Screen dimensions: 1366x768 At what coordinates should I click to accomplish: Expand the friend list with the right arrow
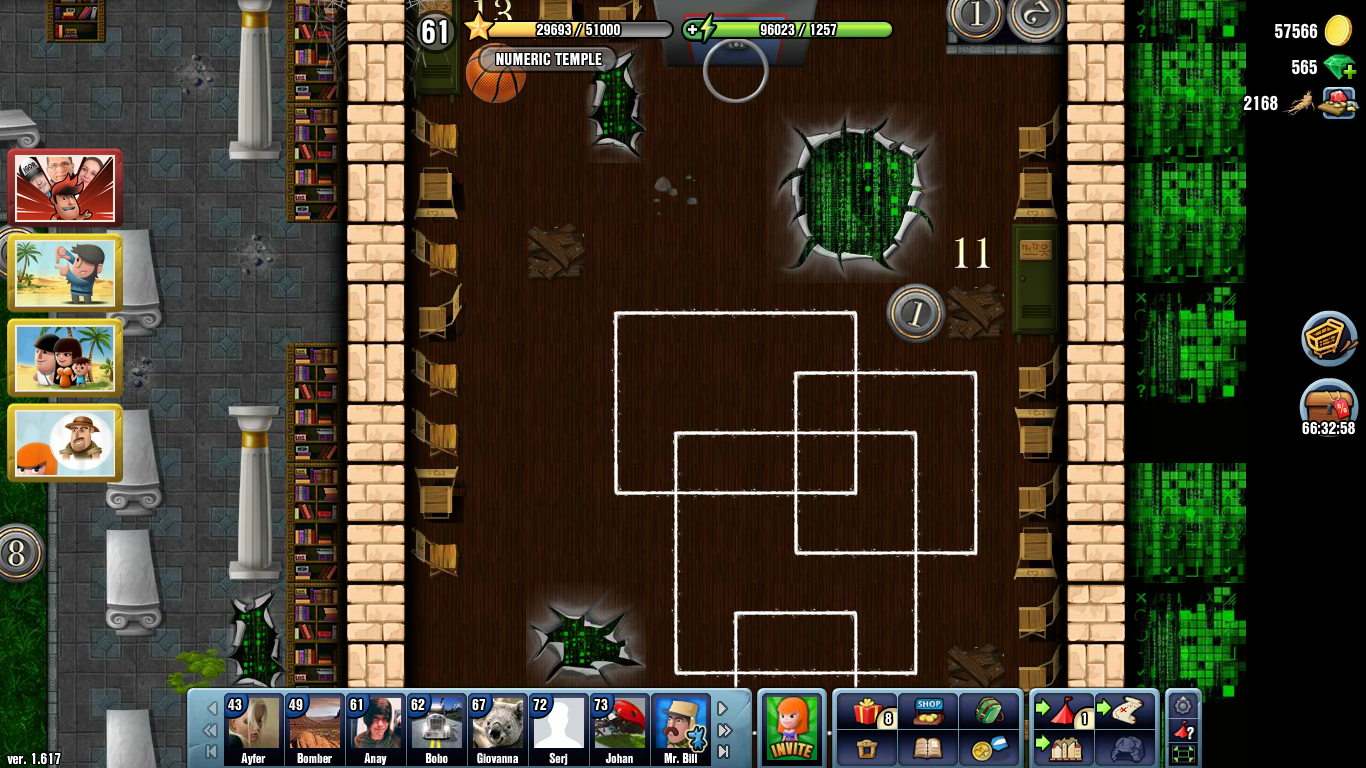tap(722, 706)
